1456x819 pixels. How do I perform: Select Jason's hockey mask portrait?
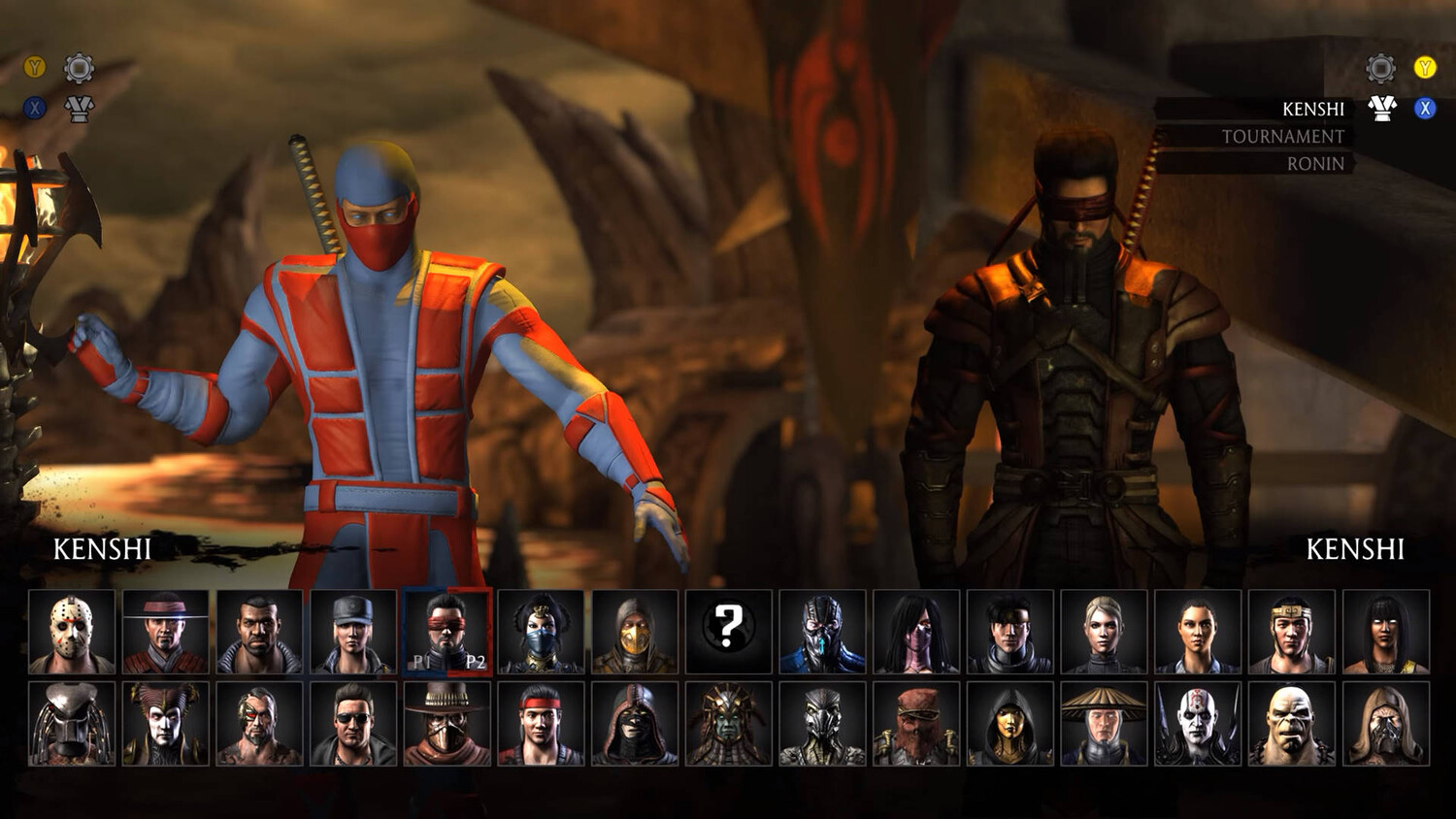72,632
